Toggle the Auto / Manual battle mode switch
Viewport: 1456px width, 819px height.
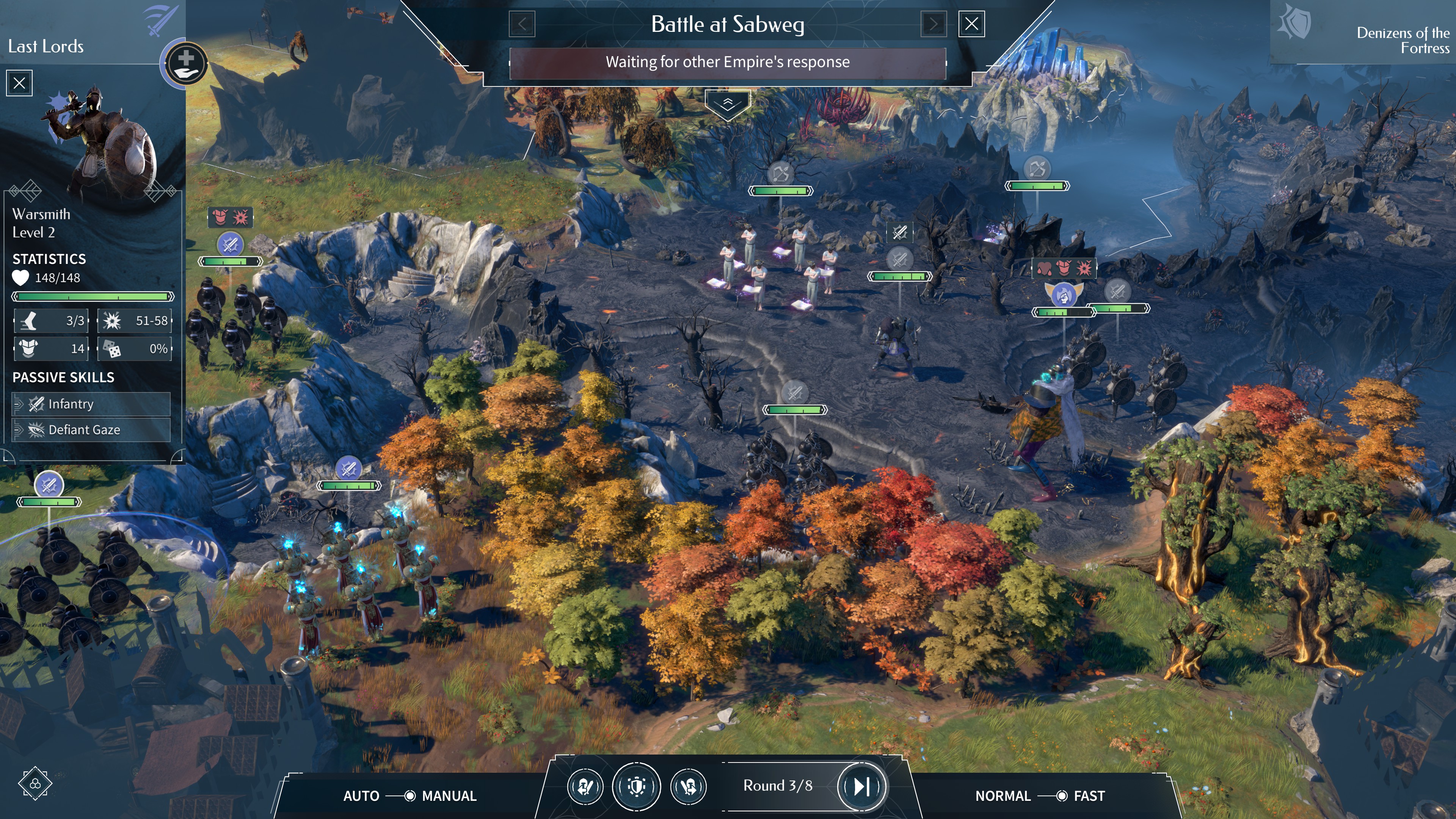[409, 796]
